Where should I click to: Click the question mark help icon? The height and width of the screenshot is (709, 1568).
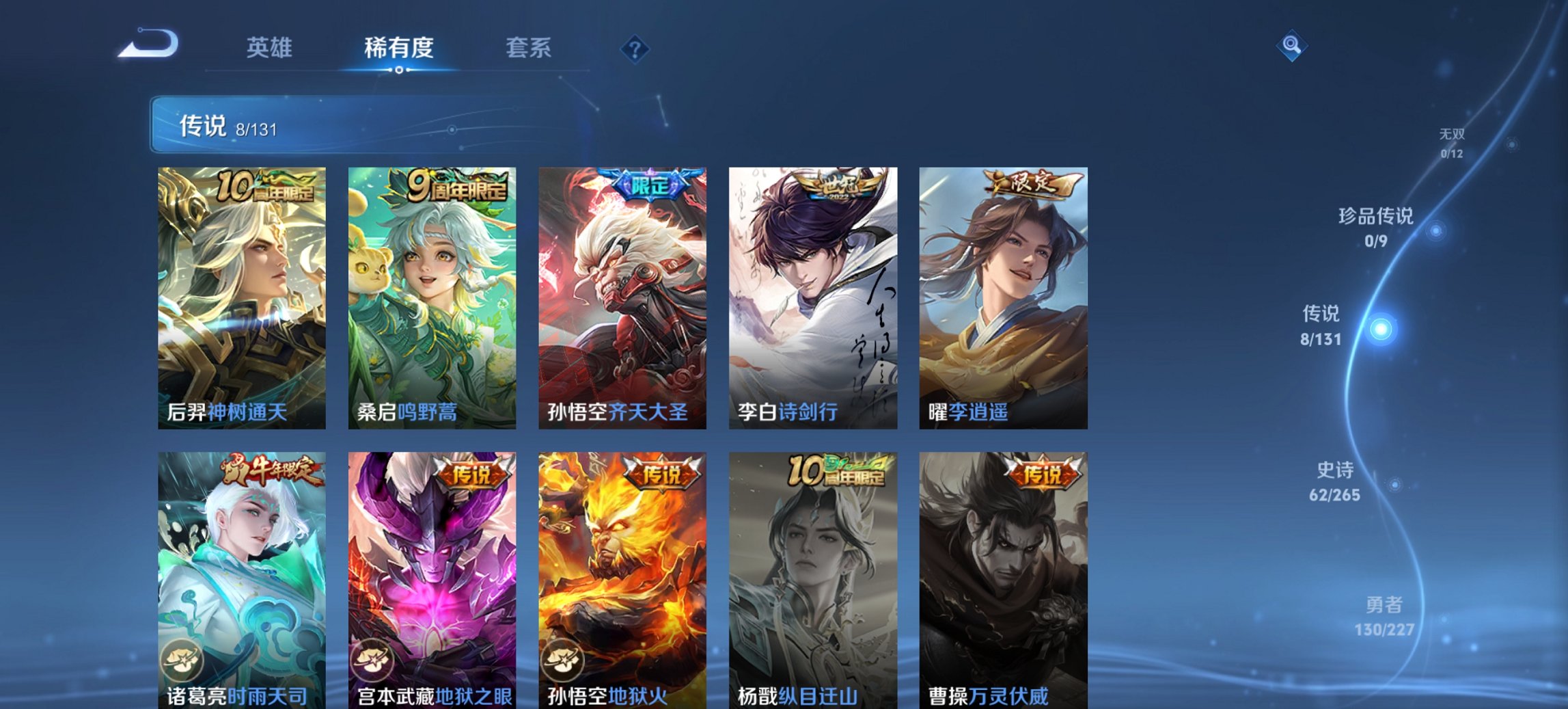(635, 49)
